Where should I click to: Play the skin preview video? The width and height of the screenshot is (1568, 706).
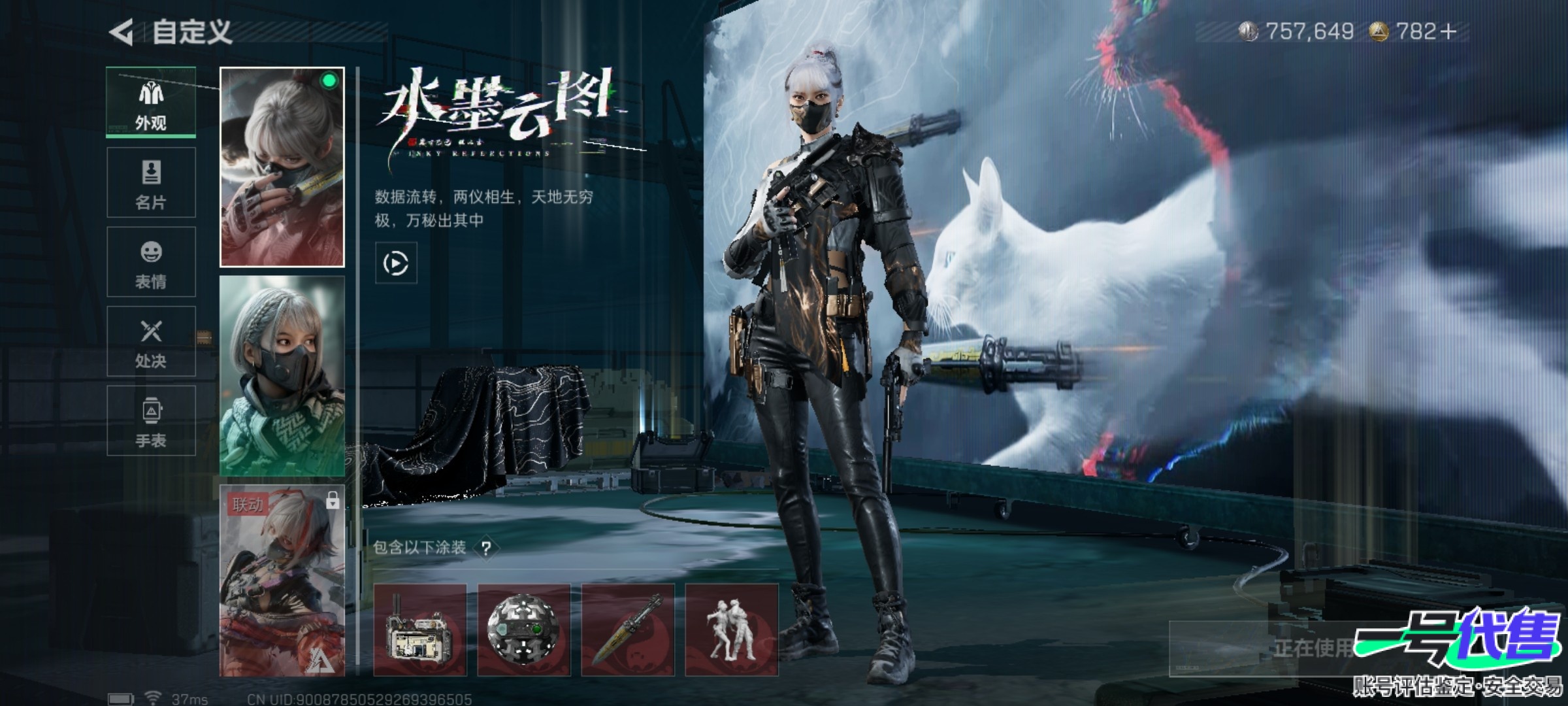(396, 263)
